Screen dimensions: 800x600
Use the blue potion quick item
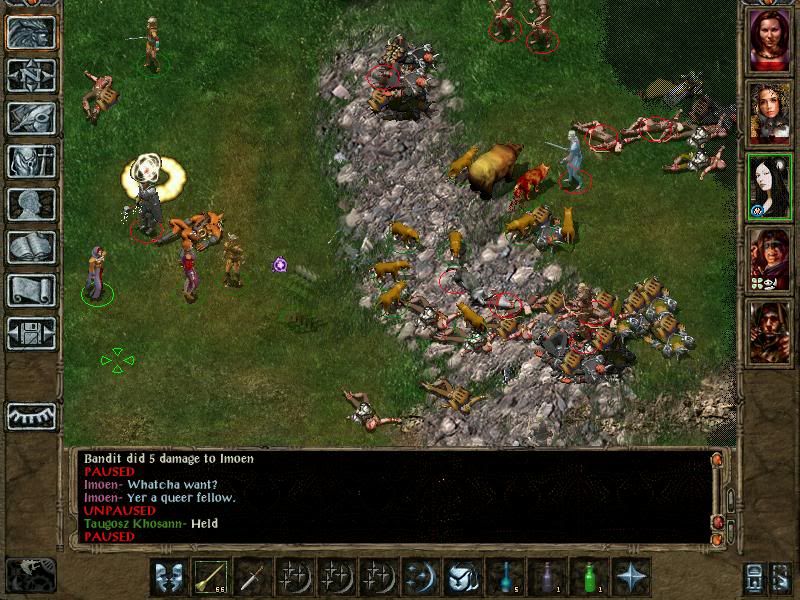tap(505, 577)
